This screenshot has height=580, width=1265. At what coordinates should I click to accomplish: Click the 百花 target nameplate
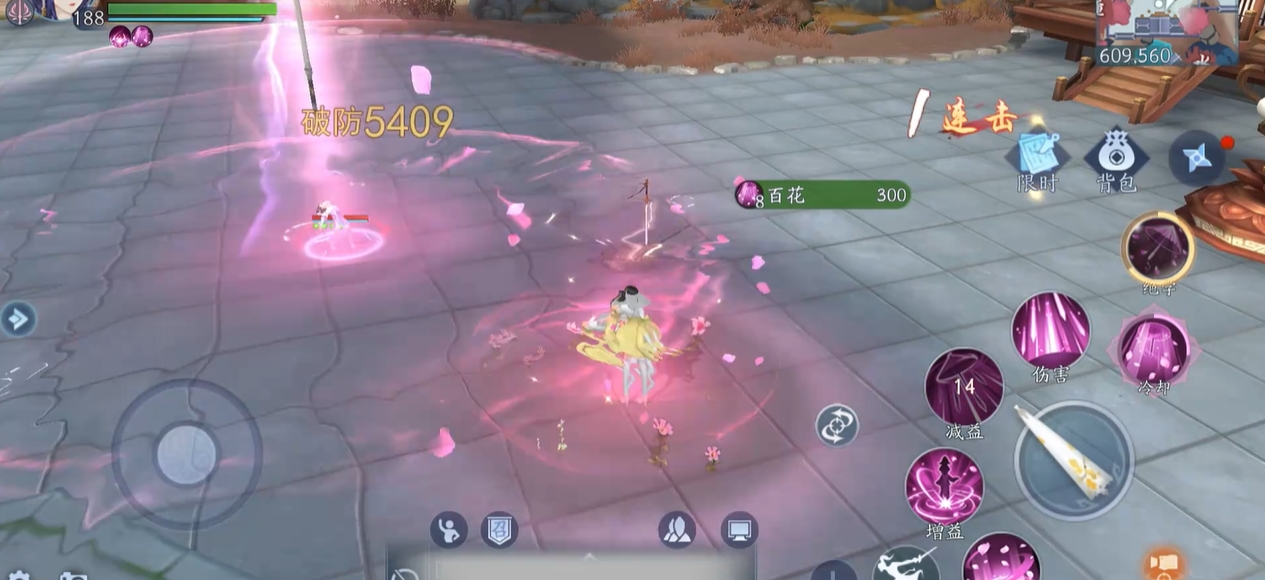822,195
